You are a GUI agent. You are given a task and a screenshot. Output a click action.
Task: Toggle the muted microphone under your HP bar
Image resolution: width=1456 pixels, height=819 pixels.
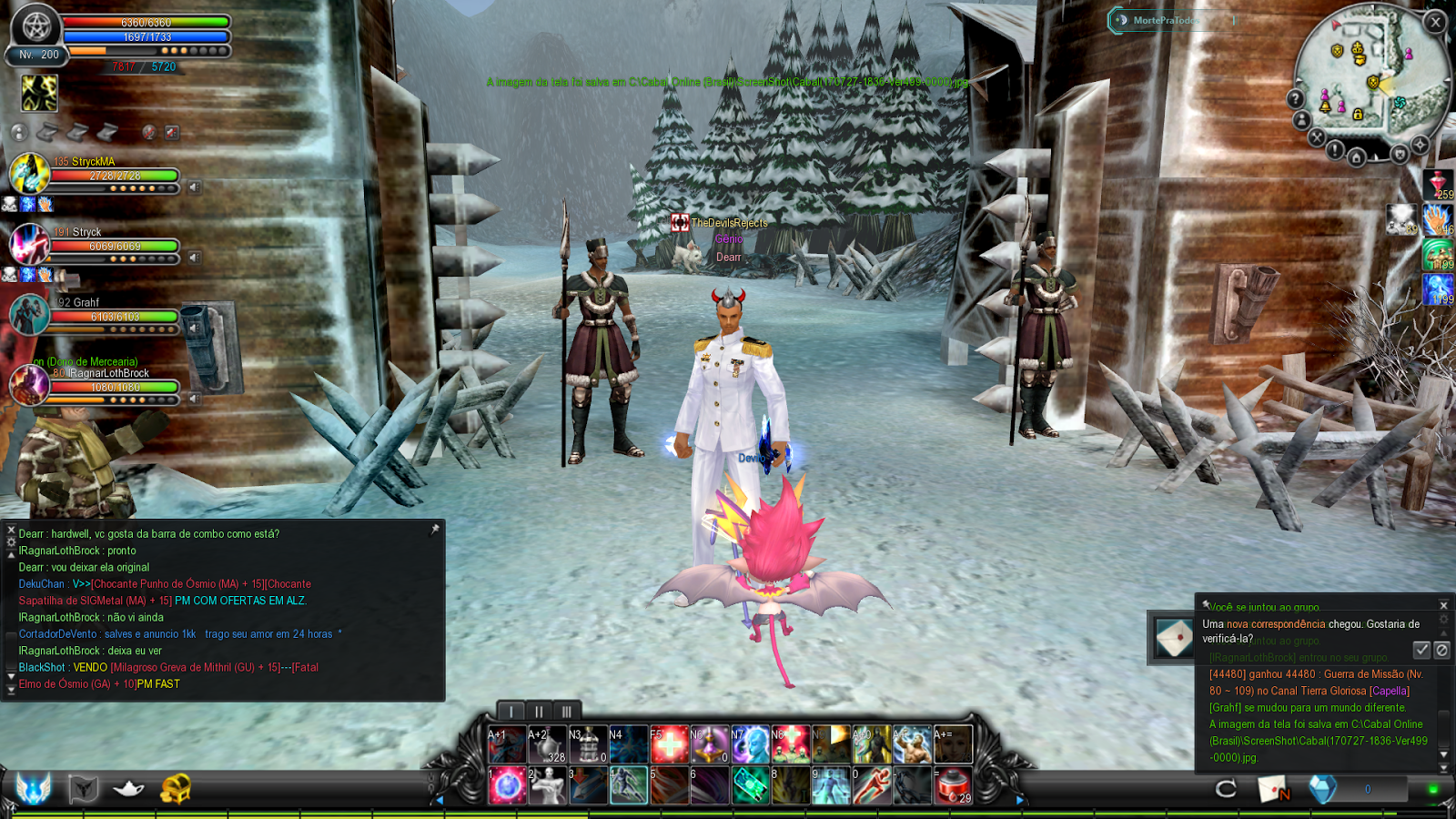[149, 132]
